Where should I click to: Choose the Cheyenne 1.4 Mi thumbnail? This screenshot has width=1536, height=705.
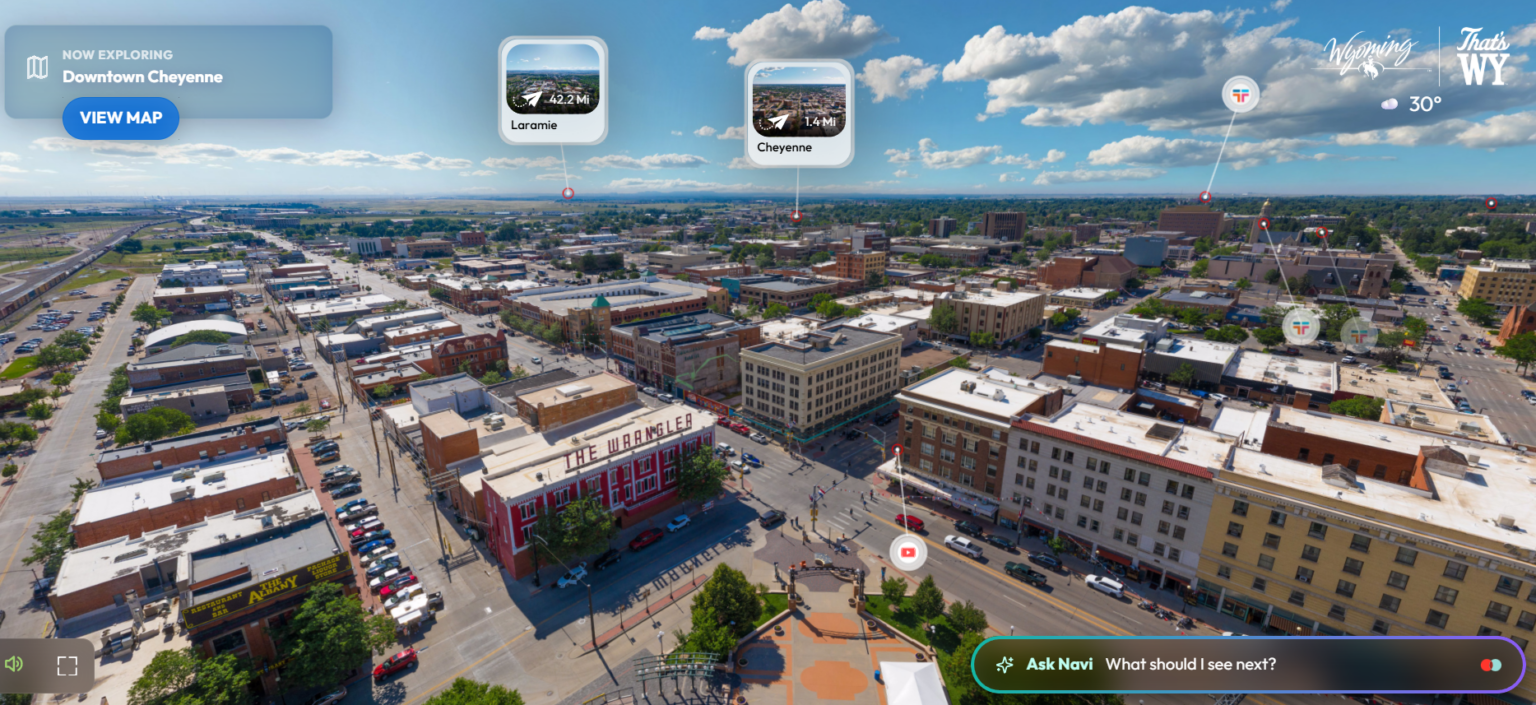(x=798, y=112)
